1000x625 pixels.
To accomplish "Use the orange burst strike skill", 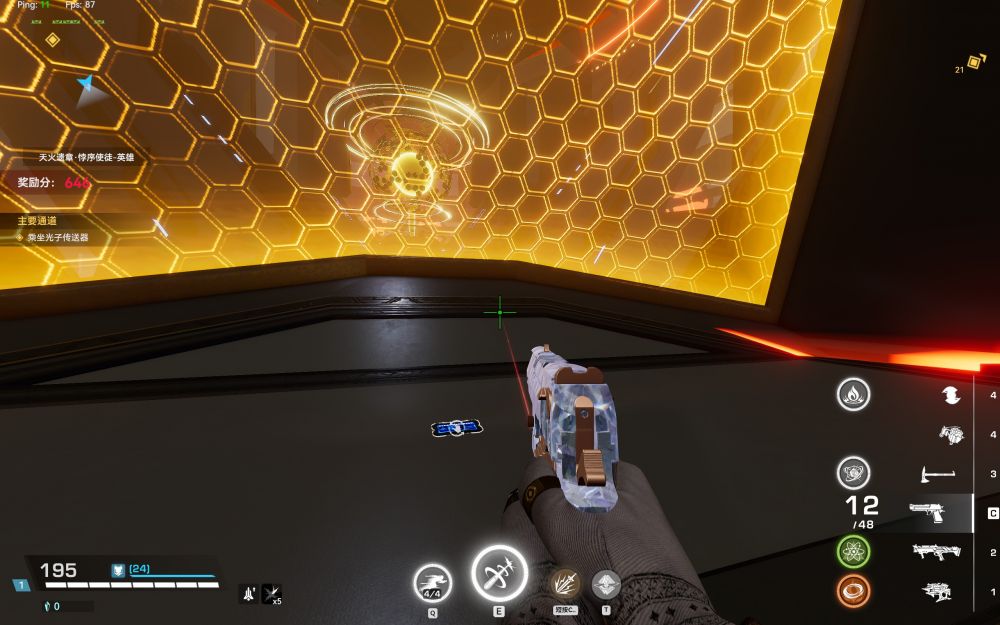I will (566, 584).
